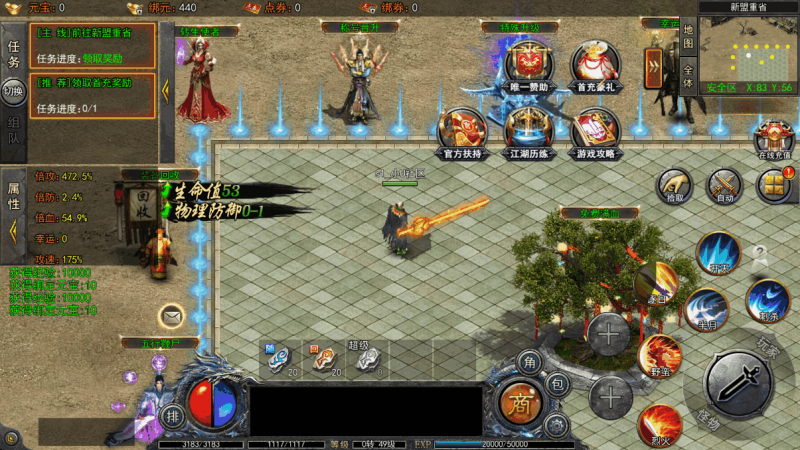Open the 官方扶持 official support icon

[463, 131]
